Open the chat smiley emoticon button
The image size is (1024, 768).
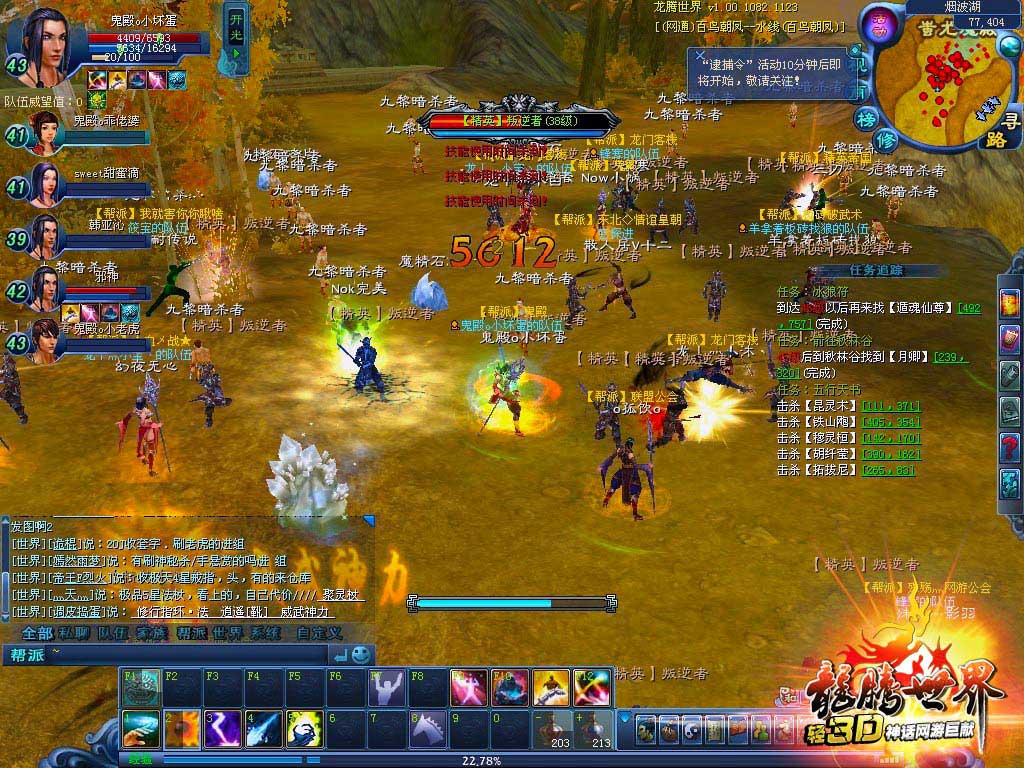click(361, 655)
